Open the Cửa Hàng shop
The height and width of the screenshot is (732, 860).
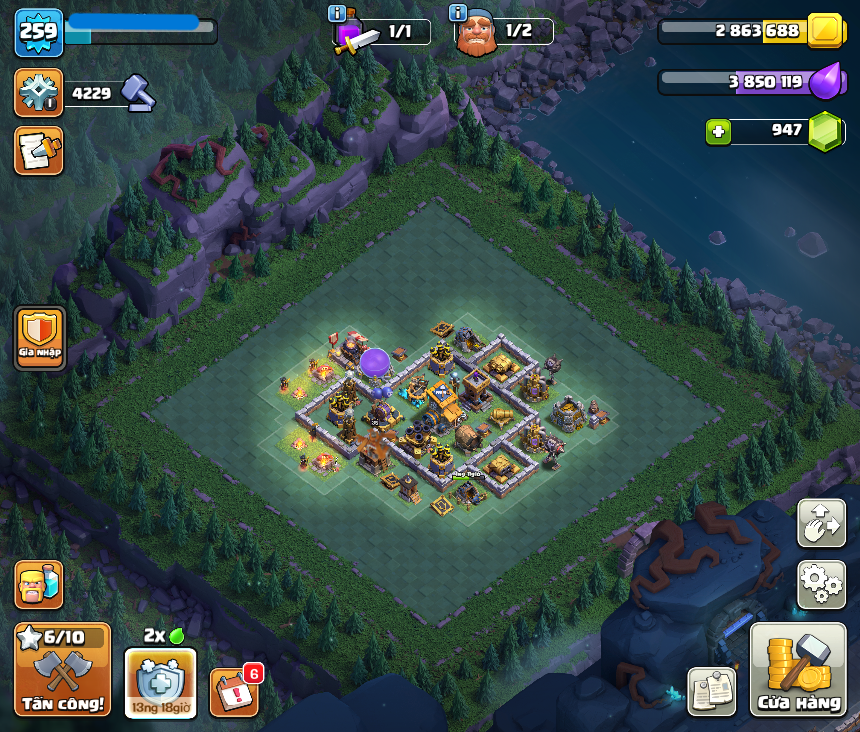point(797,670)
